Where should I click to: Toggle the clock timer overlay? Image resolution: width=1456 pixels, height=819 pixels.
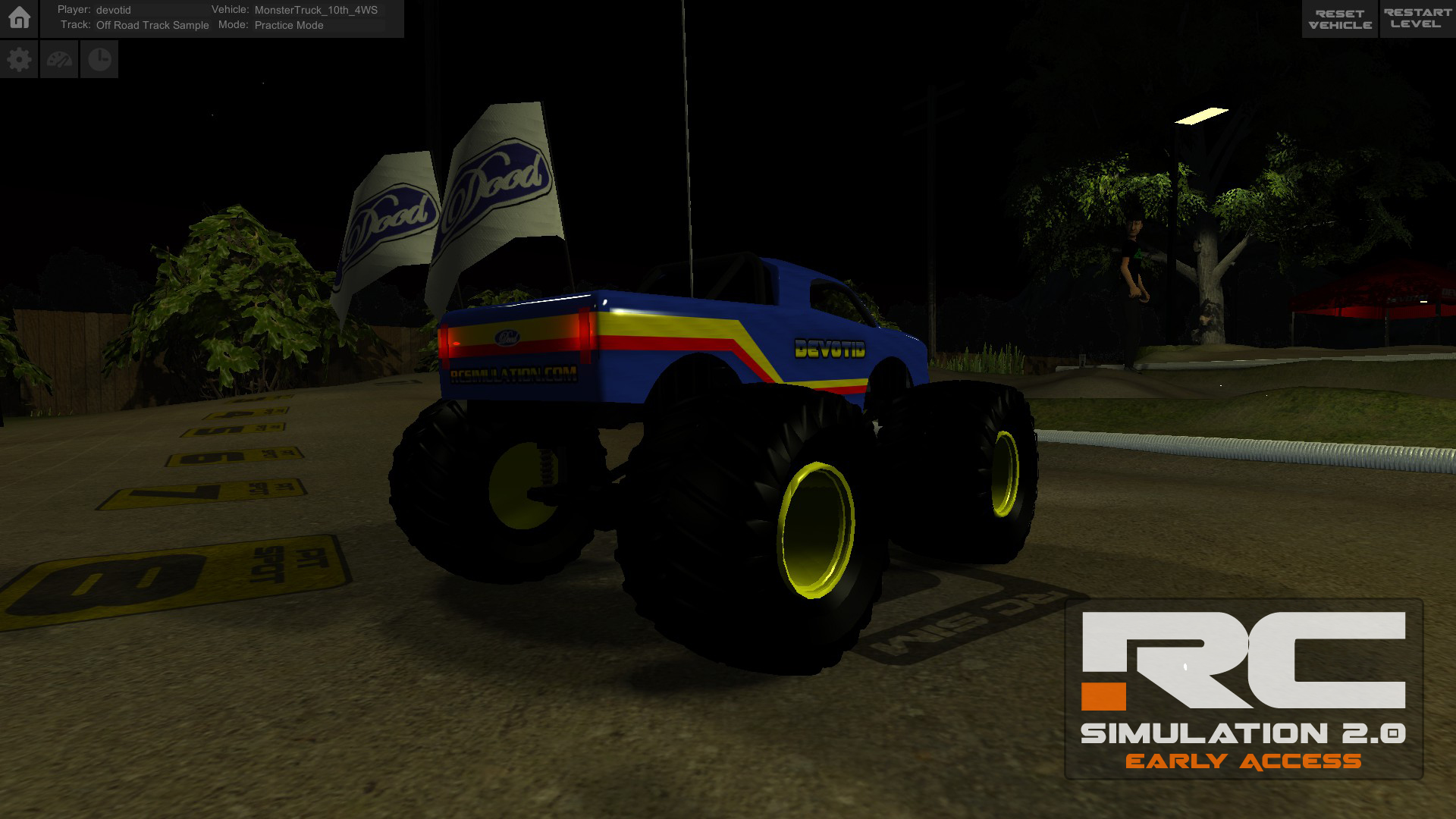pos(99,58)
